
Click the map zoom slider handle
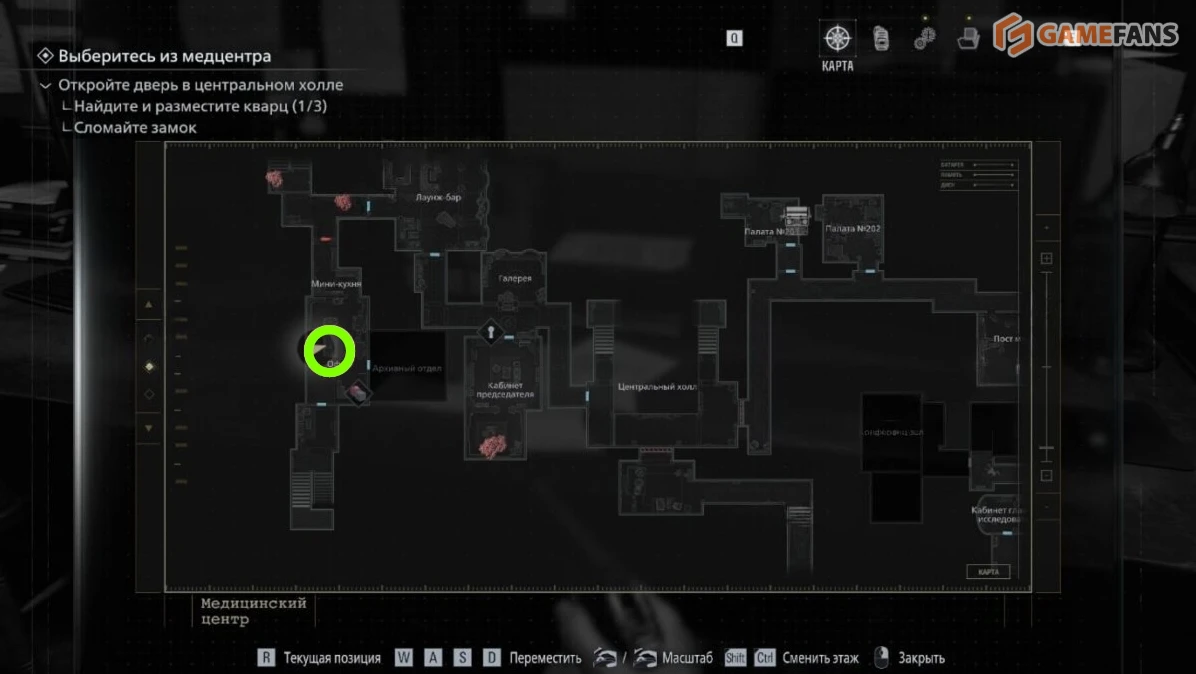[1047, 447]
